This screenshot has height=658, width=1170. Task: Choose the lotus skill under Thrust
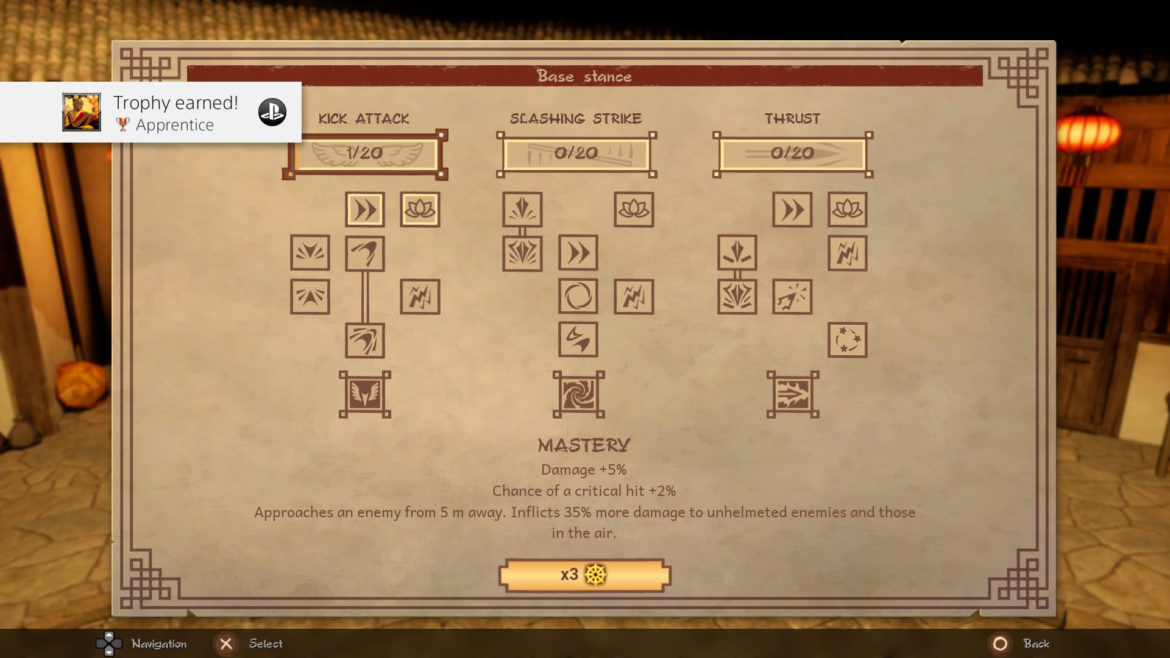pos(847,209)
